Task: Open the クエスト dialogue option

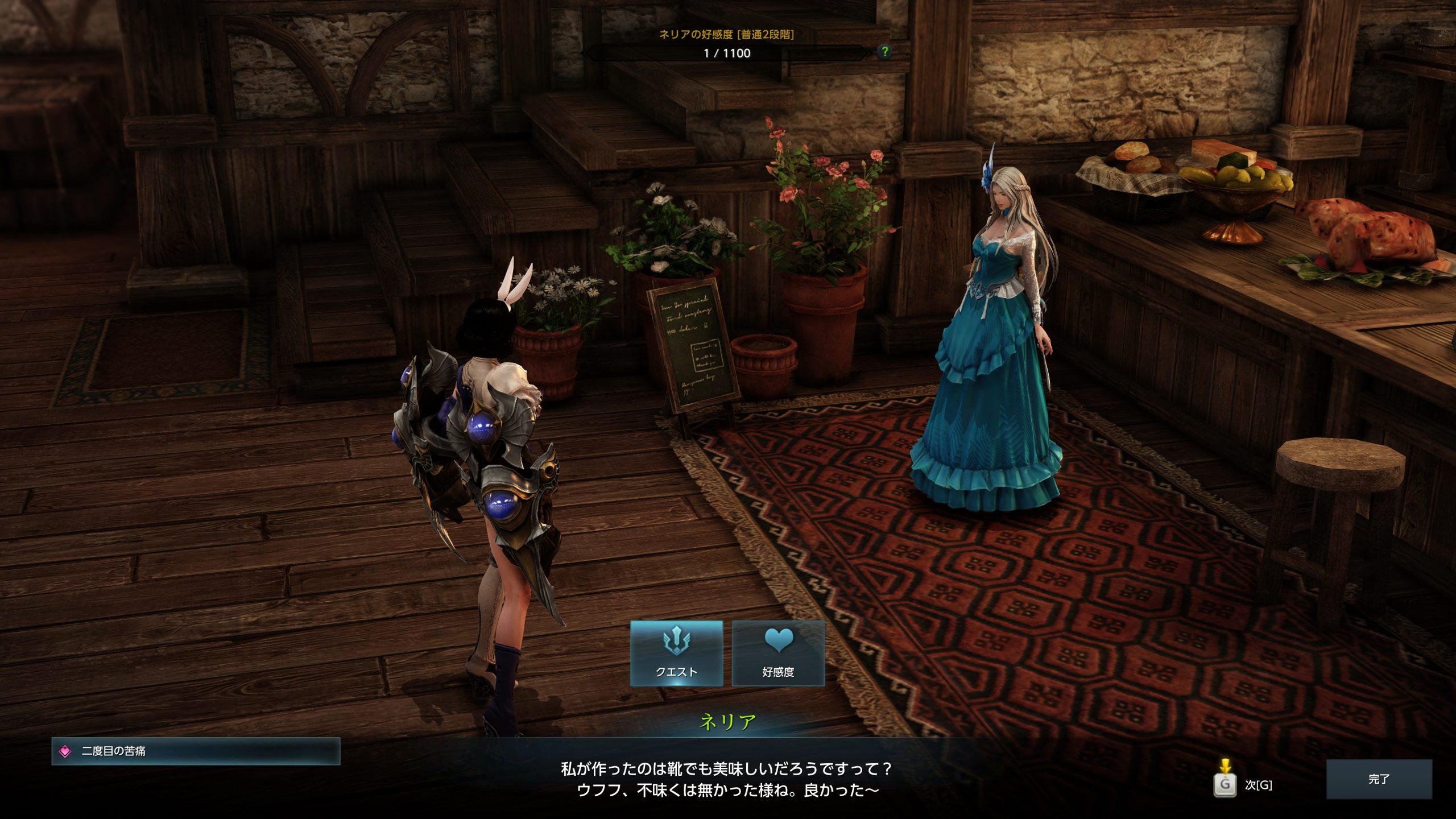Action: click(x=676, y=653)
